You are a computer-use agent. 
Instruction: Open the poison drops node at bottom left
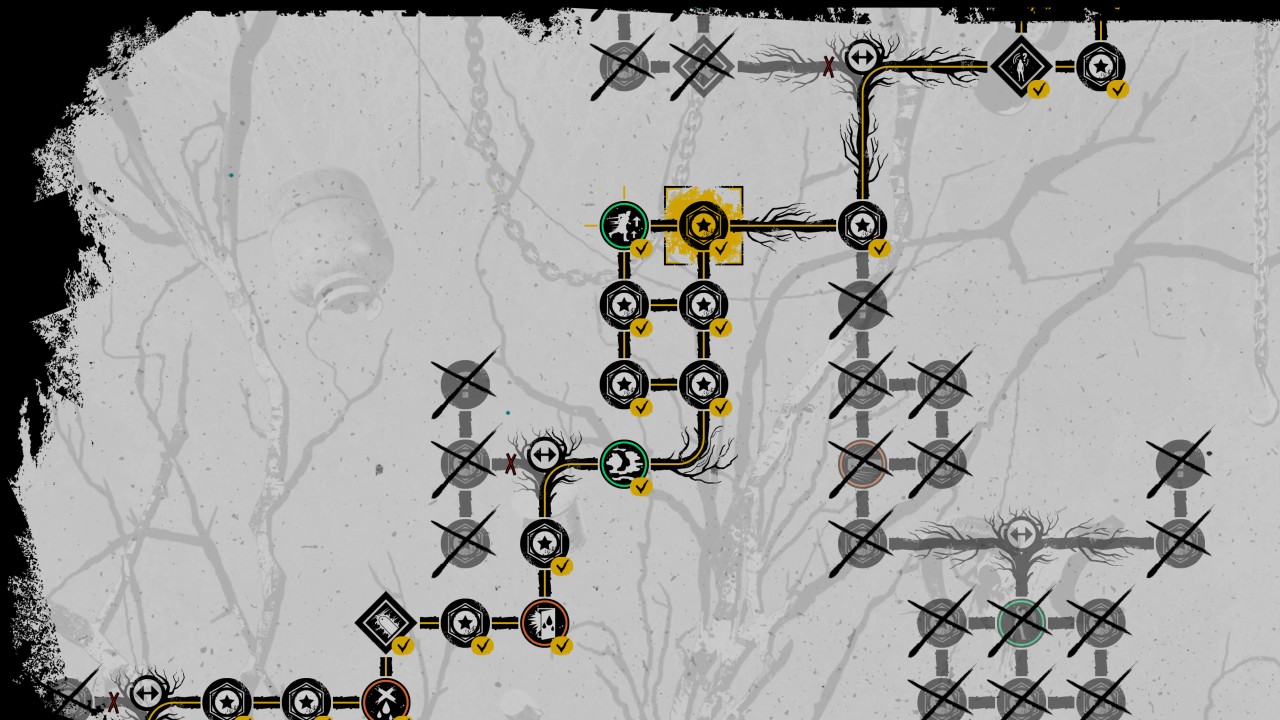tap(386, 699)
